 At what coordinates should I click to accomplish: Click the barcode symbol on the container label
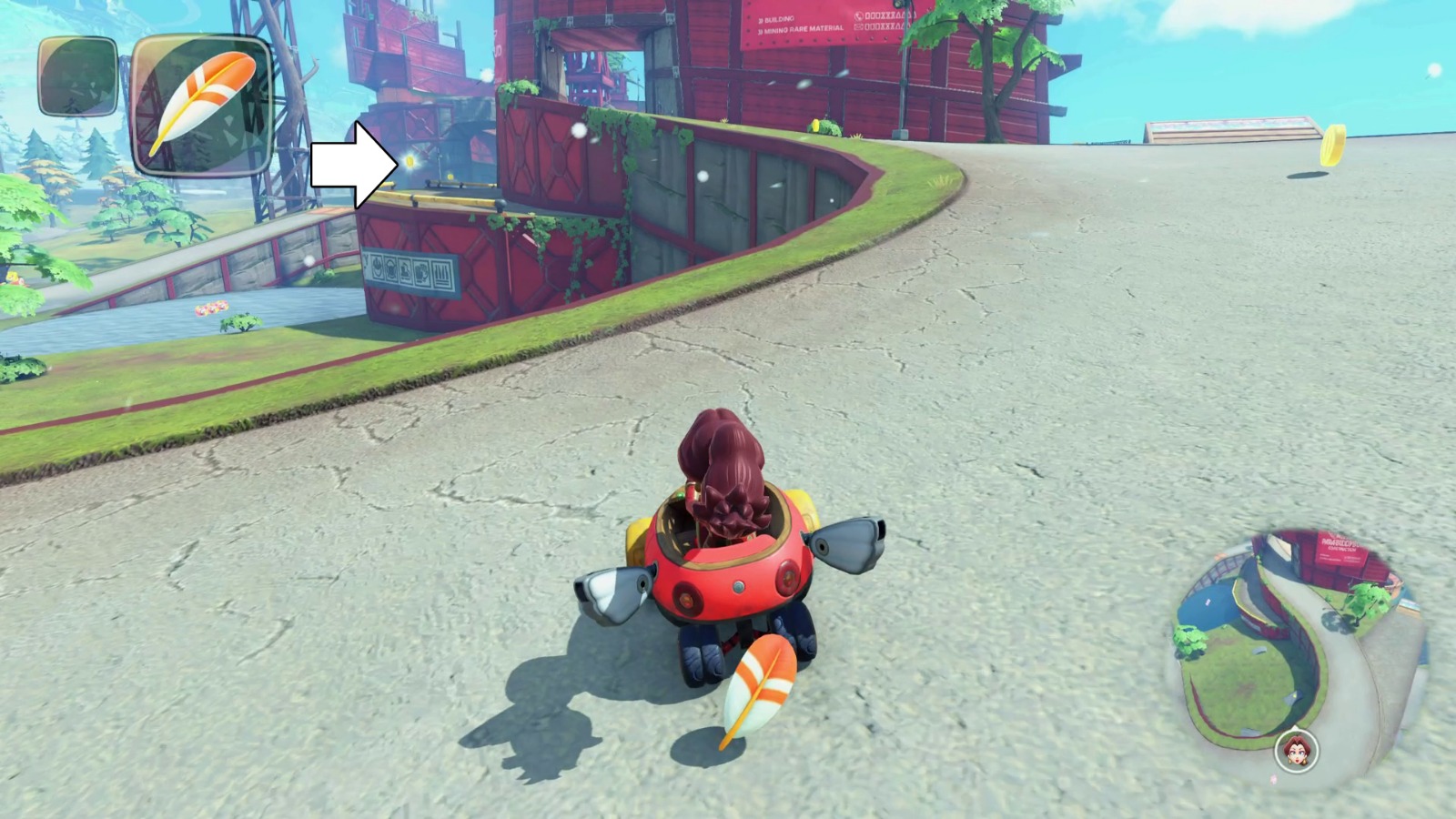441,275
